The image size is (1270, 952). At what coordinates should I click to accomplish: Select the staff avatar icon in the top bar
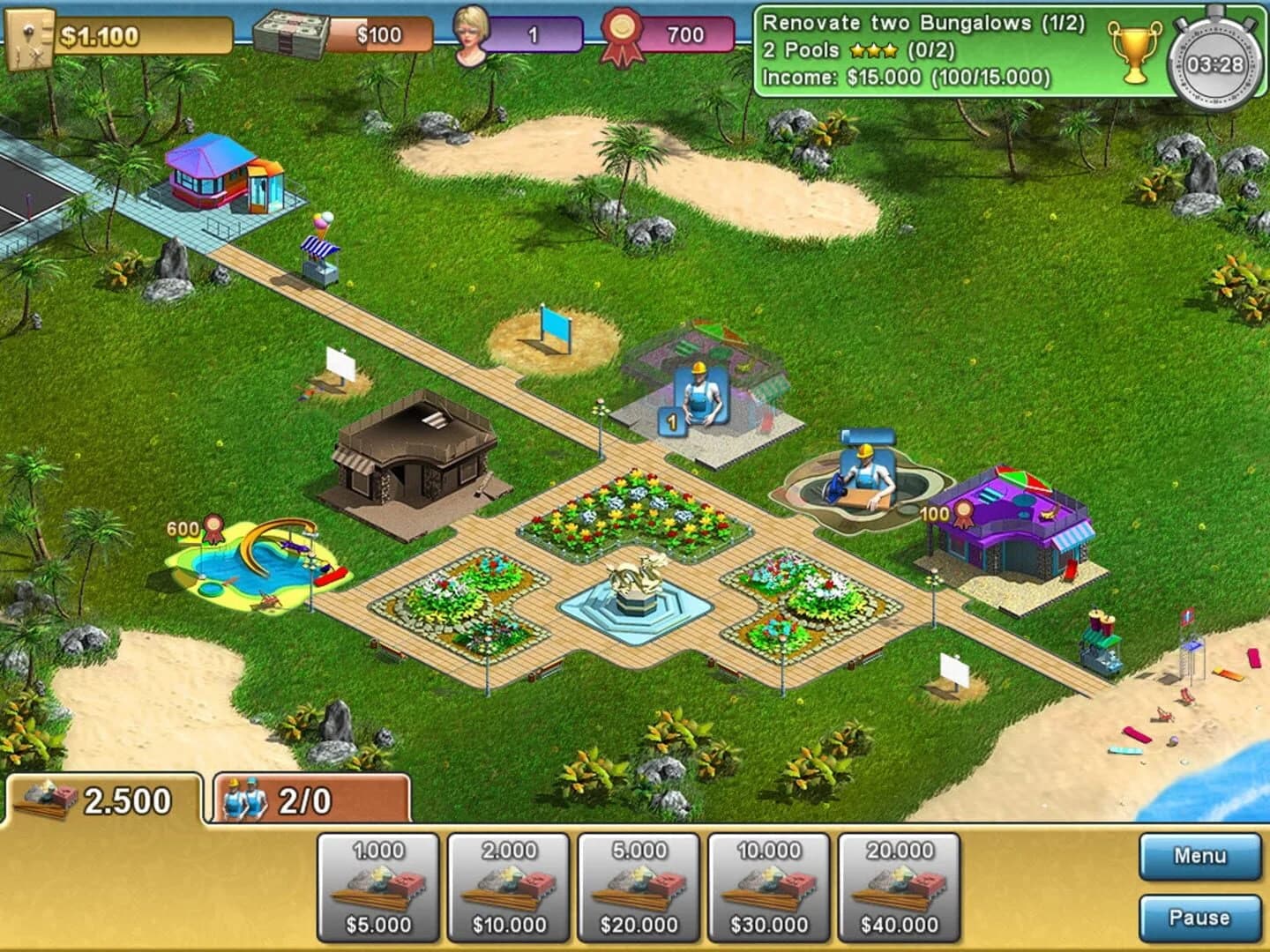470,30
